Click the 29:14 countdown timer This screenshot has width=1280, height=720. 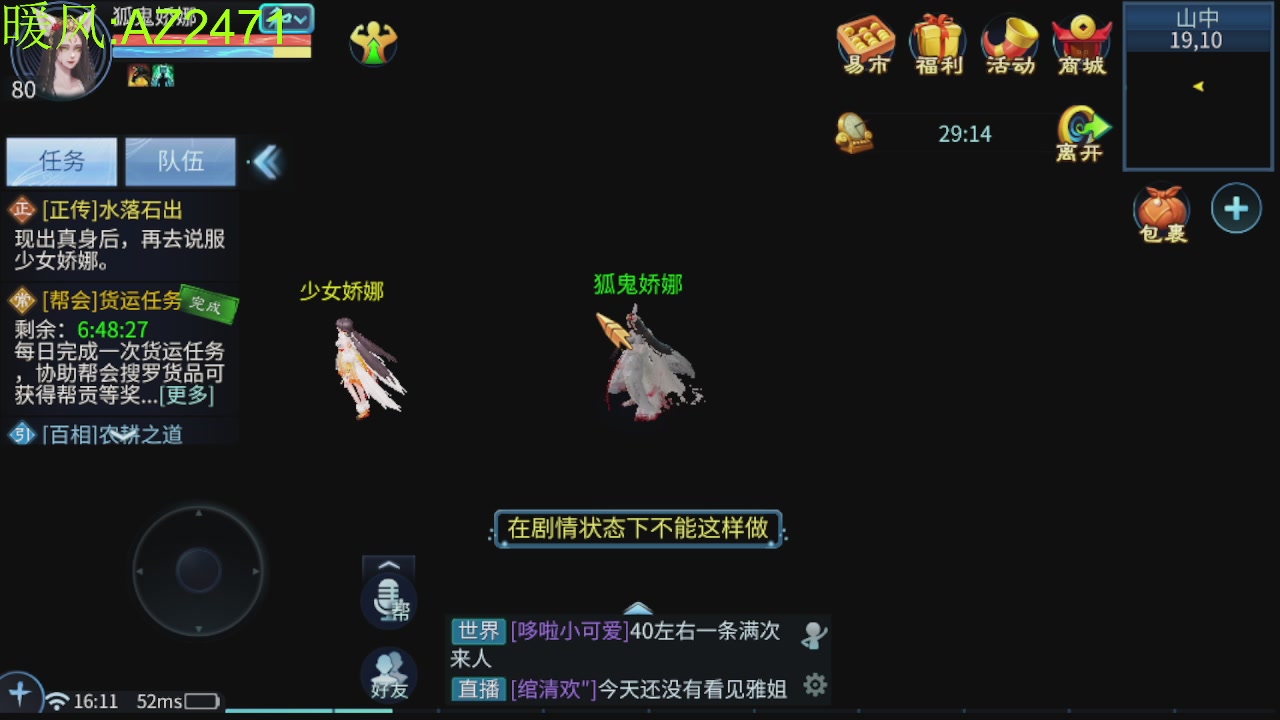pyautogui.click(x=965, y=133)
